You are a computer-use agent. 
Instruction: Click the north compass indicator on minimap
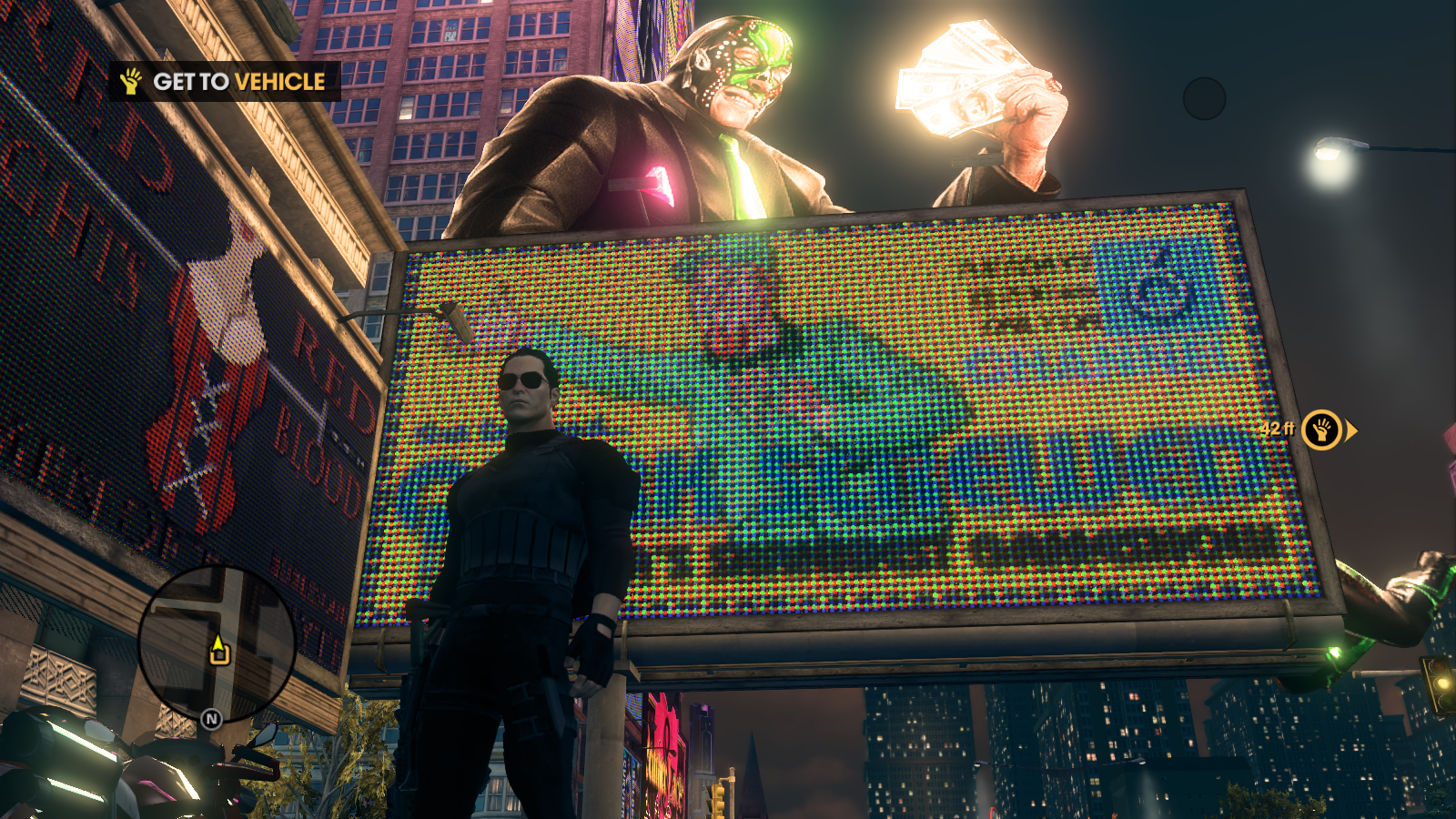pos(211,720)
